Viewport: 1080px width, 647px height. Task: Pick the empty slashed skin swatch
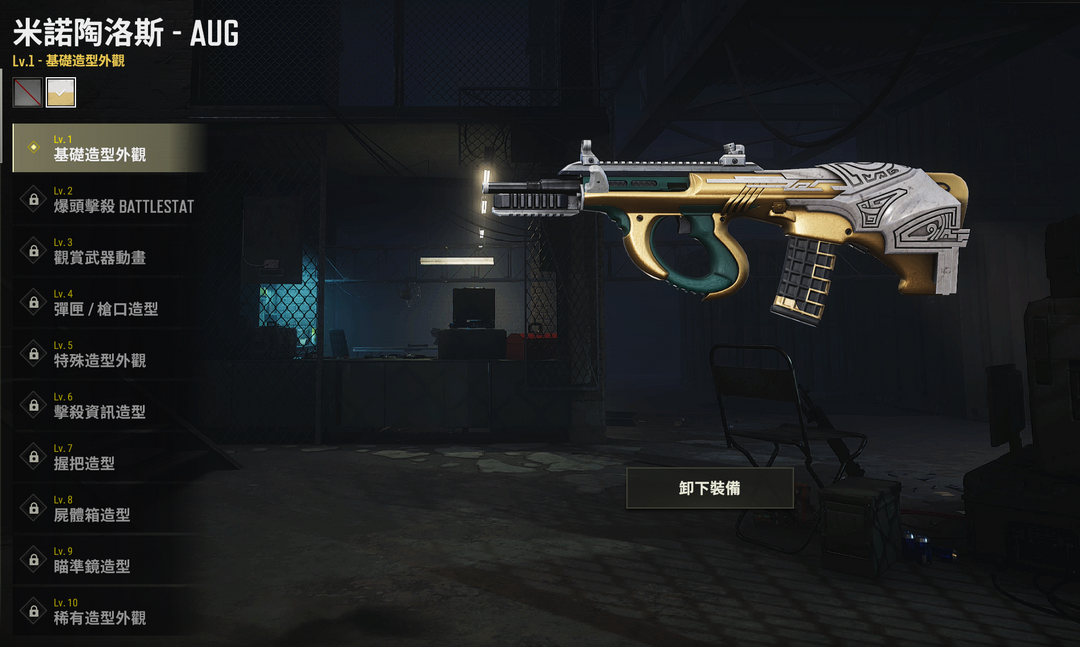(27, 92)
